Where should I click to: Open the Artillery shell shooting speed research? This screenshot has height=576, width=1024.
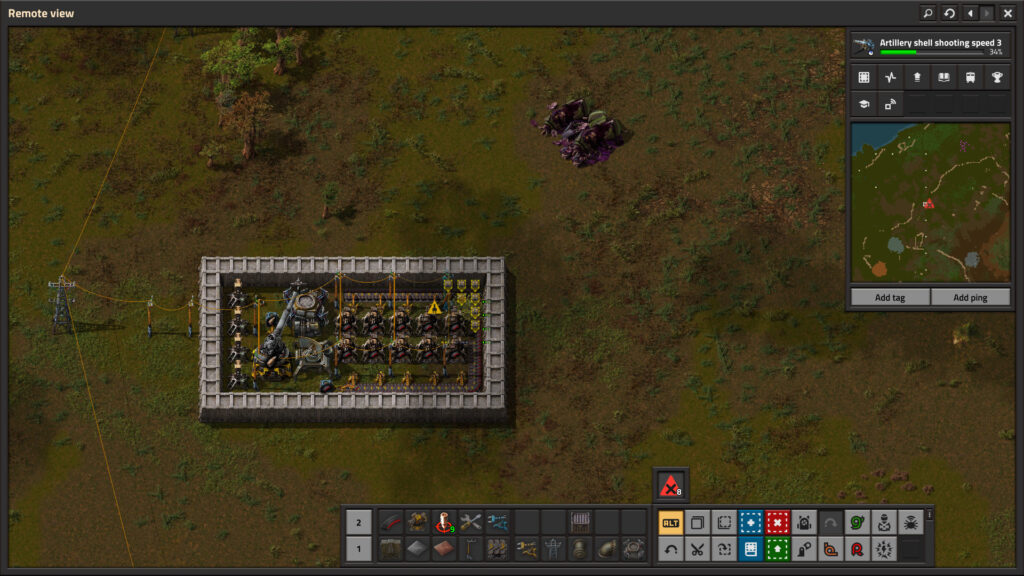(x=928, y=46)
